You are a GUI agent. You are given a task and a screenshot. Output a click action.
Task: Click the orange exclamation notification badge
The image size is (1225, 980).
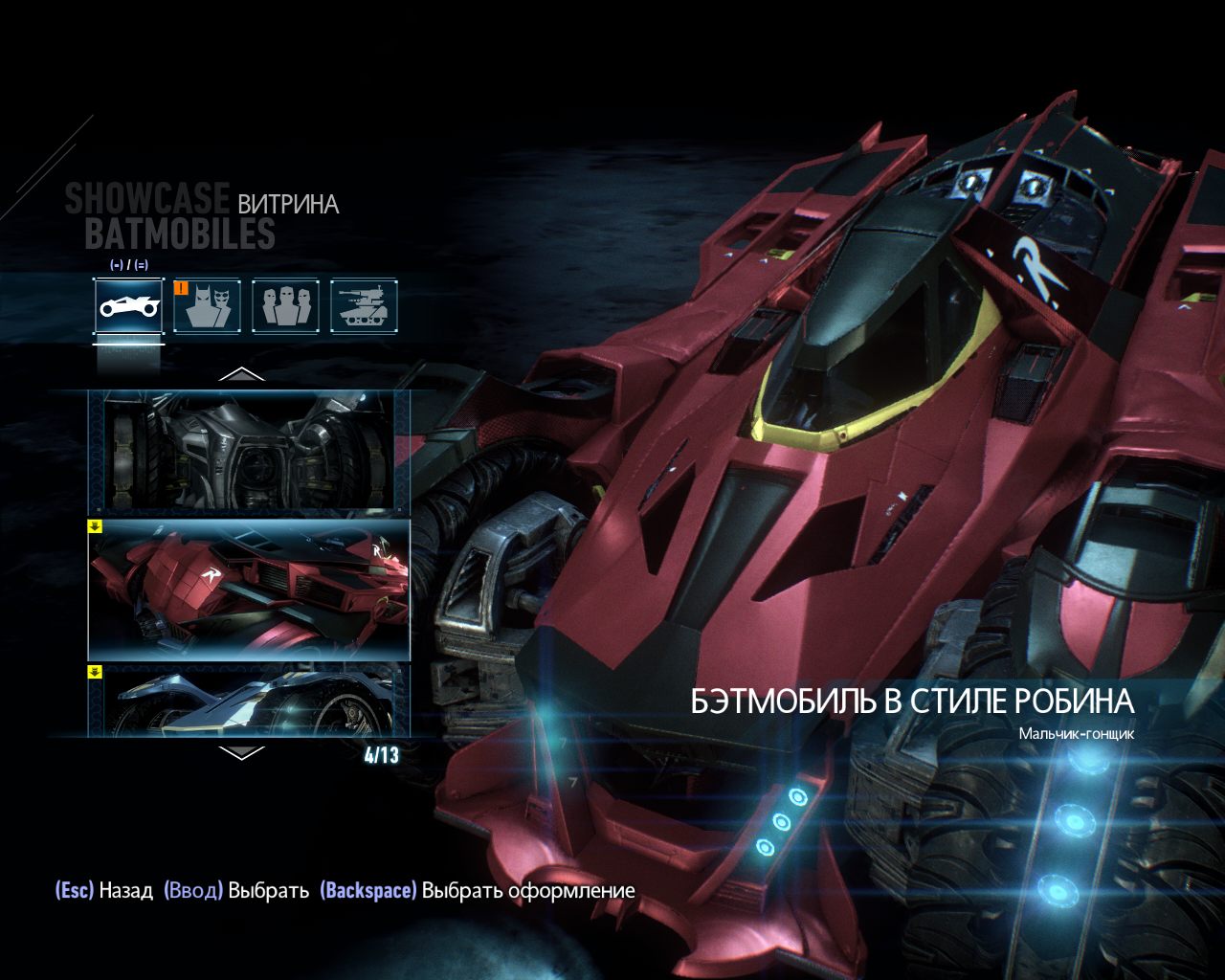pyautogui.click(x=182, y=289)
